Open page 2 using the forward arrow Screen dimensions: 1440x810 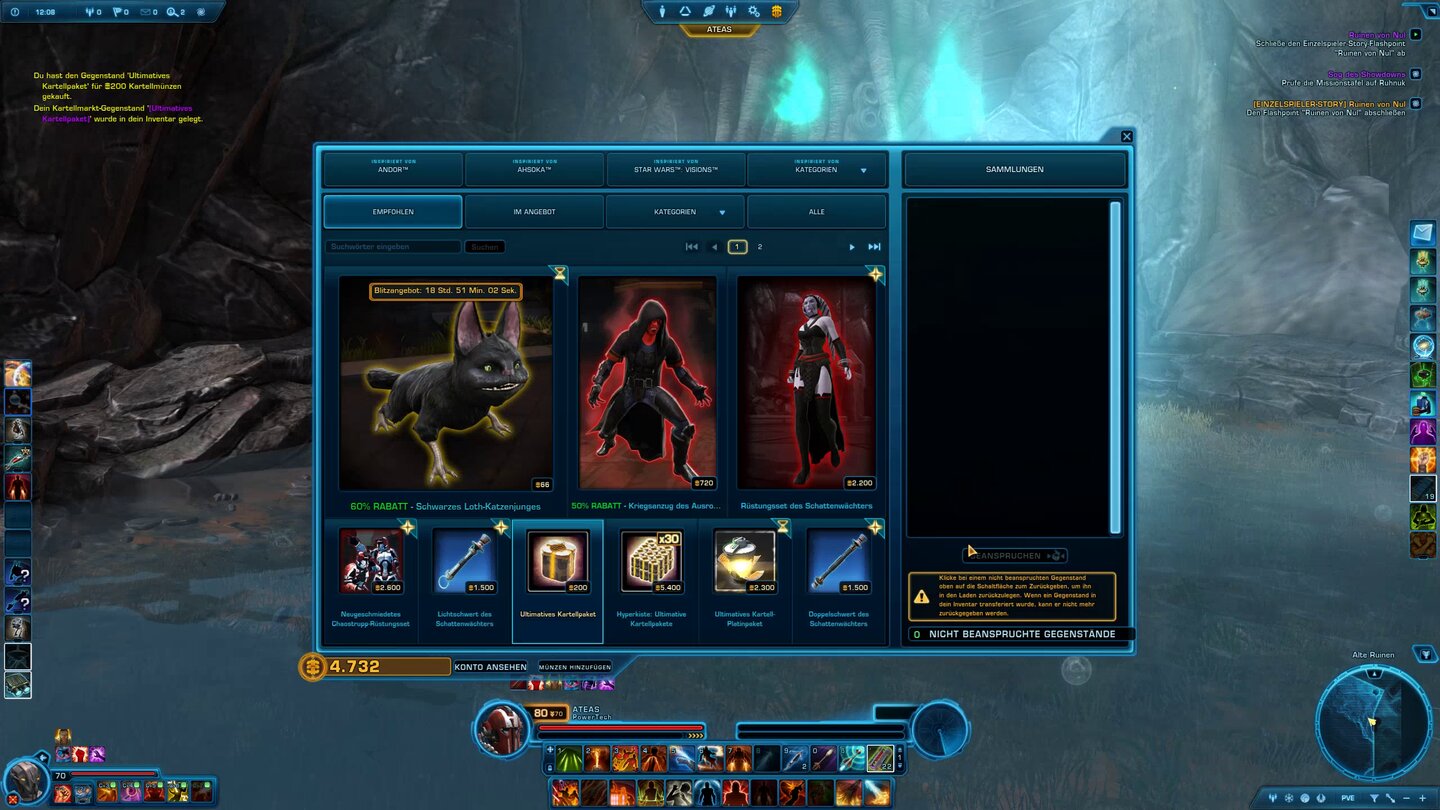click(x=852, y=246)
